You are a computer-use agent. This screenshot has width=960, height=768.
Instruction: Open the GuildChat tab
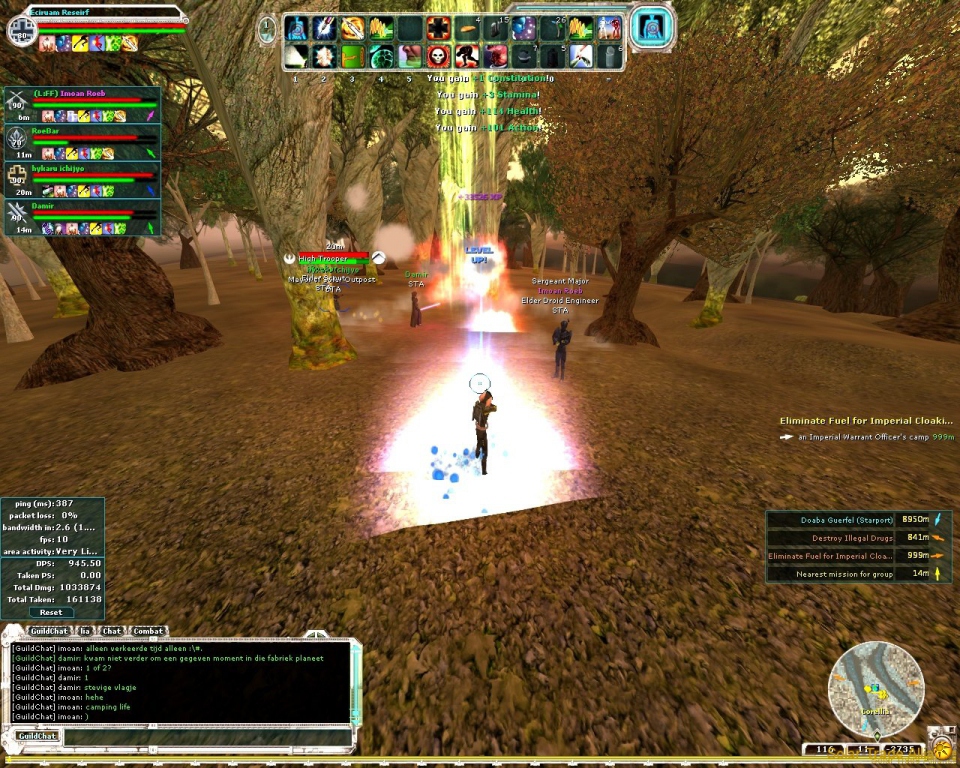(x=48, y=631)
